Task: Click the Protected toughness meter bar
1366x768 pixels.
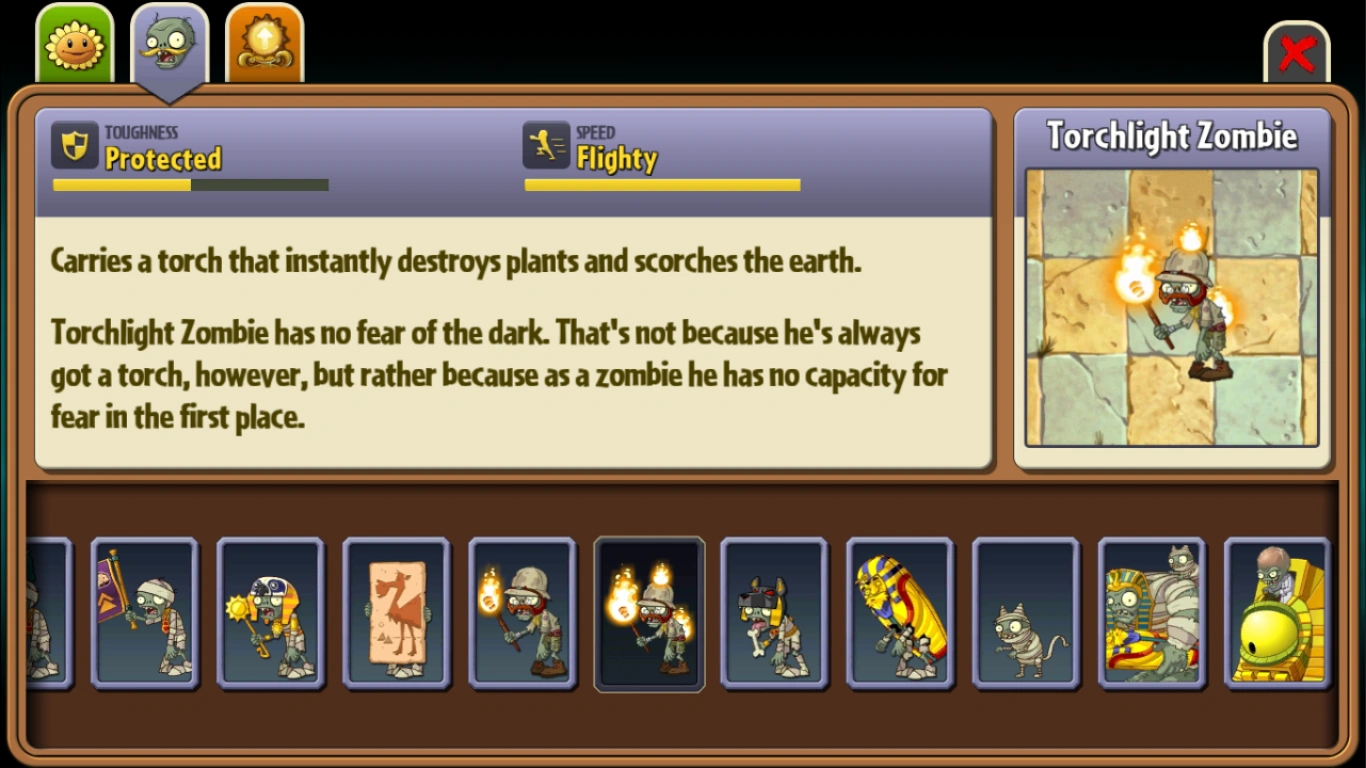Action: tap(190, 184)
